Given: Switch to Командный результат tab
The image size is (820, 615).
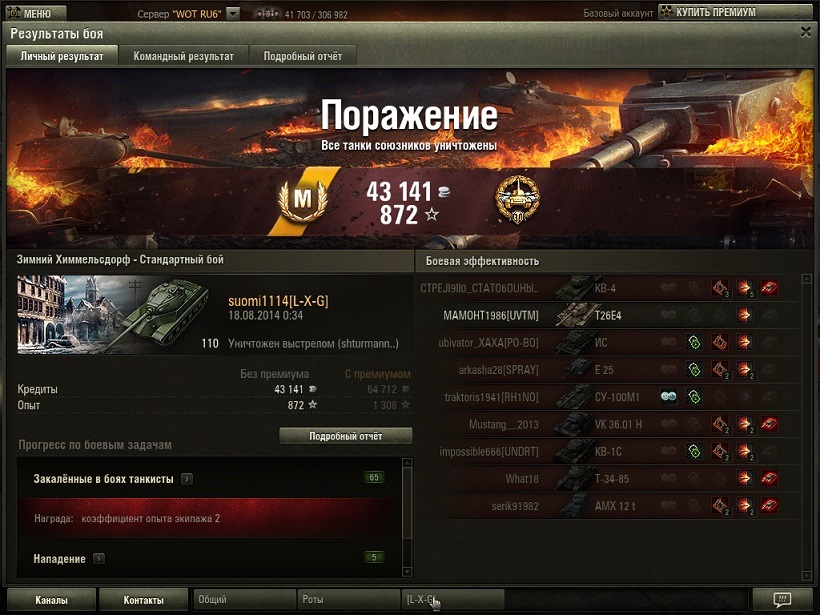Looking at the screenshot, I should point(183,56).
